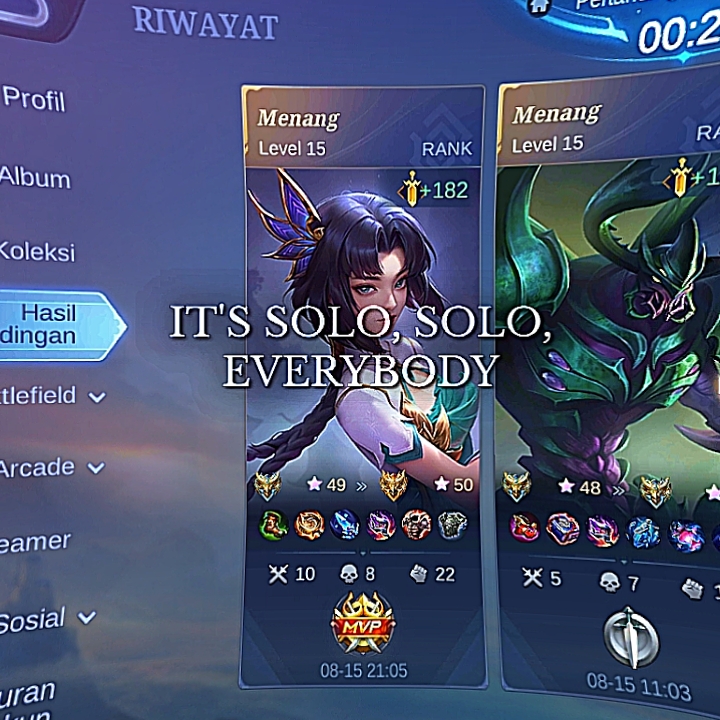Expand the Battlefield dropdown entry
This screenshot has width=720, height=720.
pos(48,396)
